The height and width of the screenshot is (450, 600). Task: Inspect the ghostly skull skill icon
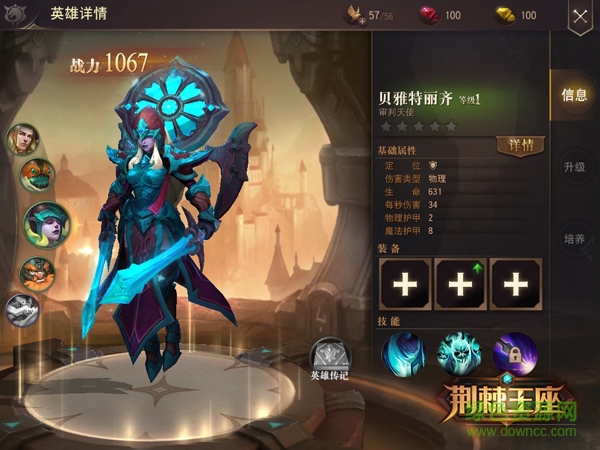click(459, 353)
